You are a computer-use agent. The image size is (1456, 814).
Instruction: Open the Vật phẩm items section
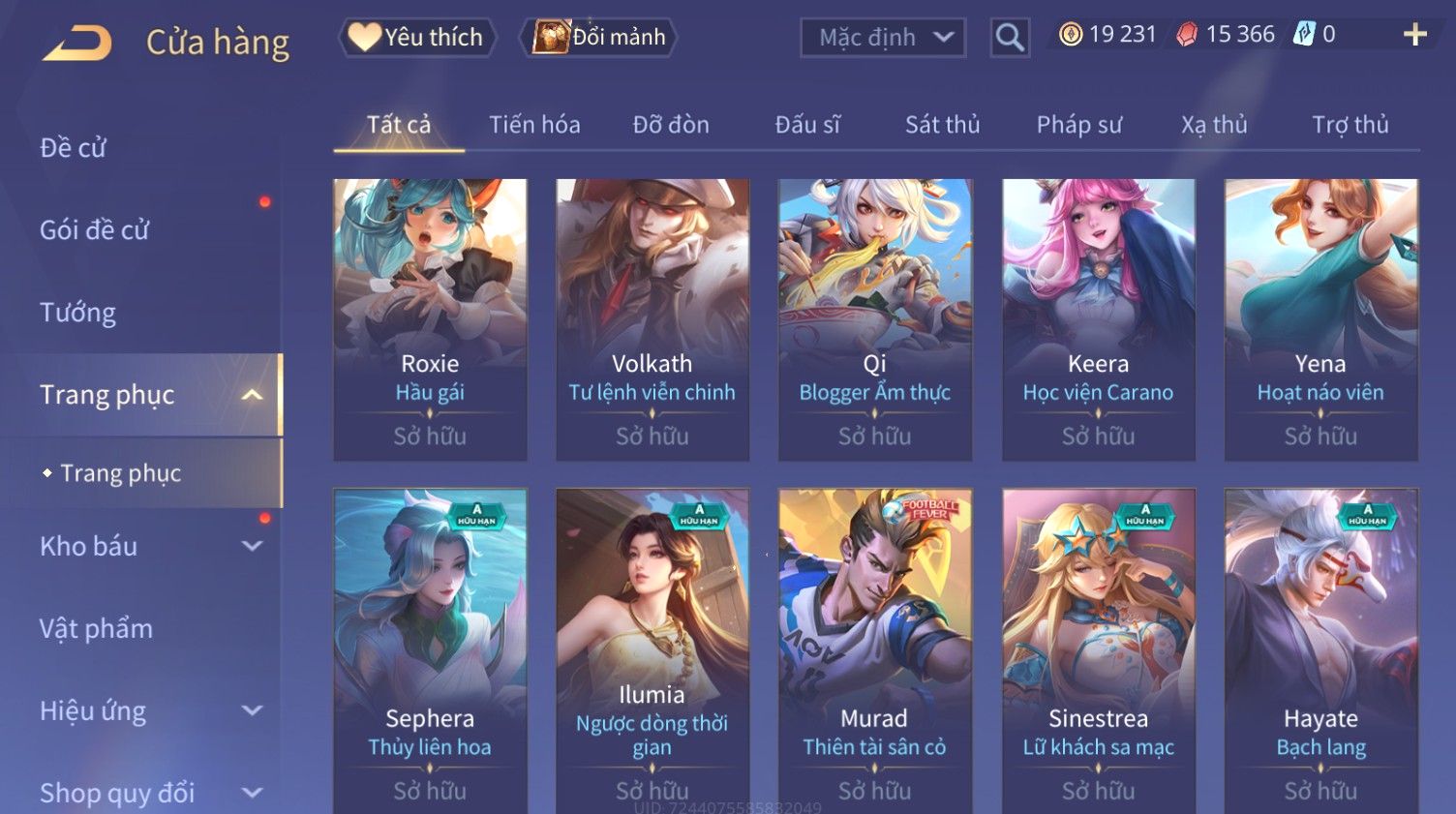[x=97, y=629]
